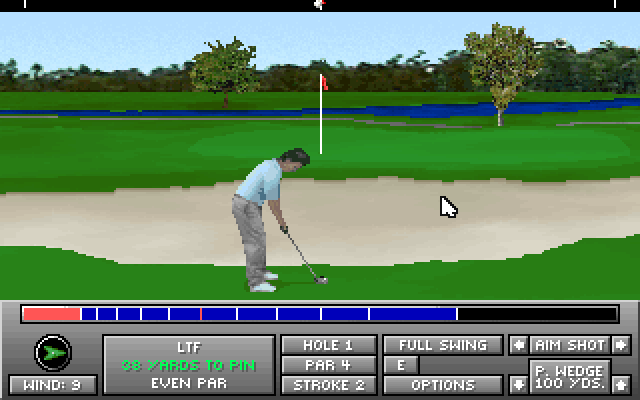This screenshot has width=640, height=400.
Task: Change club with the up arrow
Action: 621,384
